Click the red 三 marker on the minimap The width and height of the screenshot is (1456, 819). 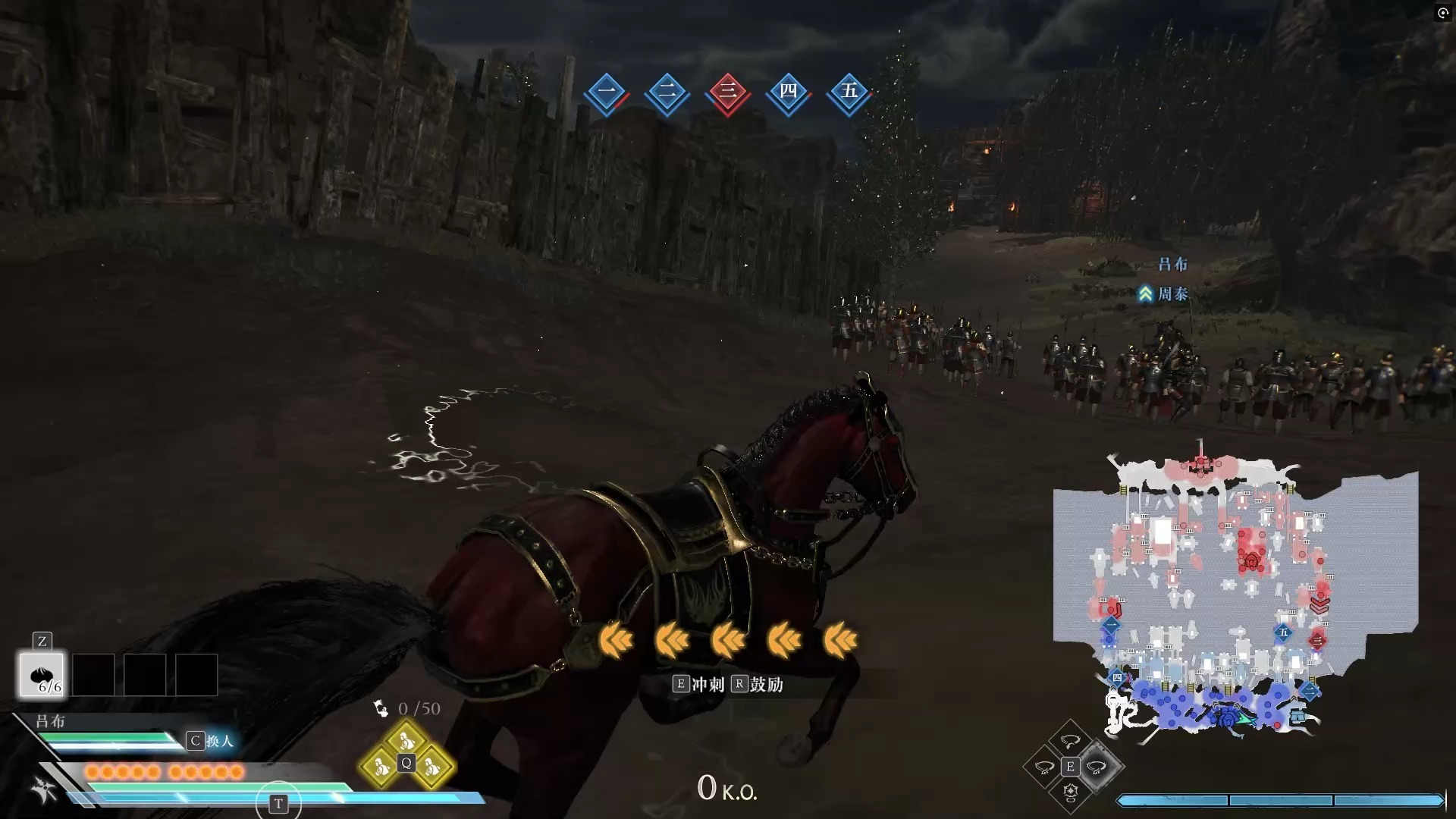tap(1317, 639)
